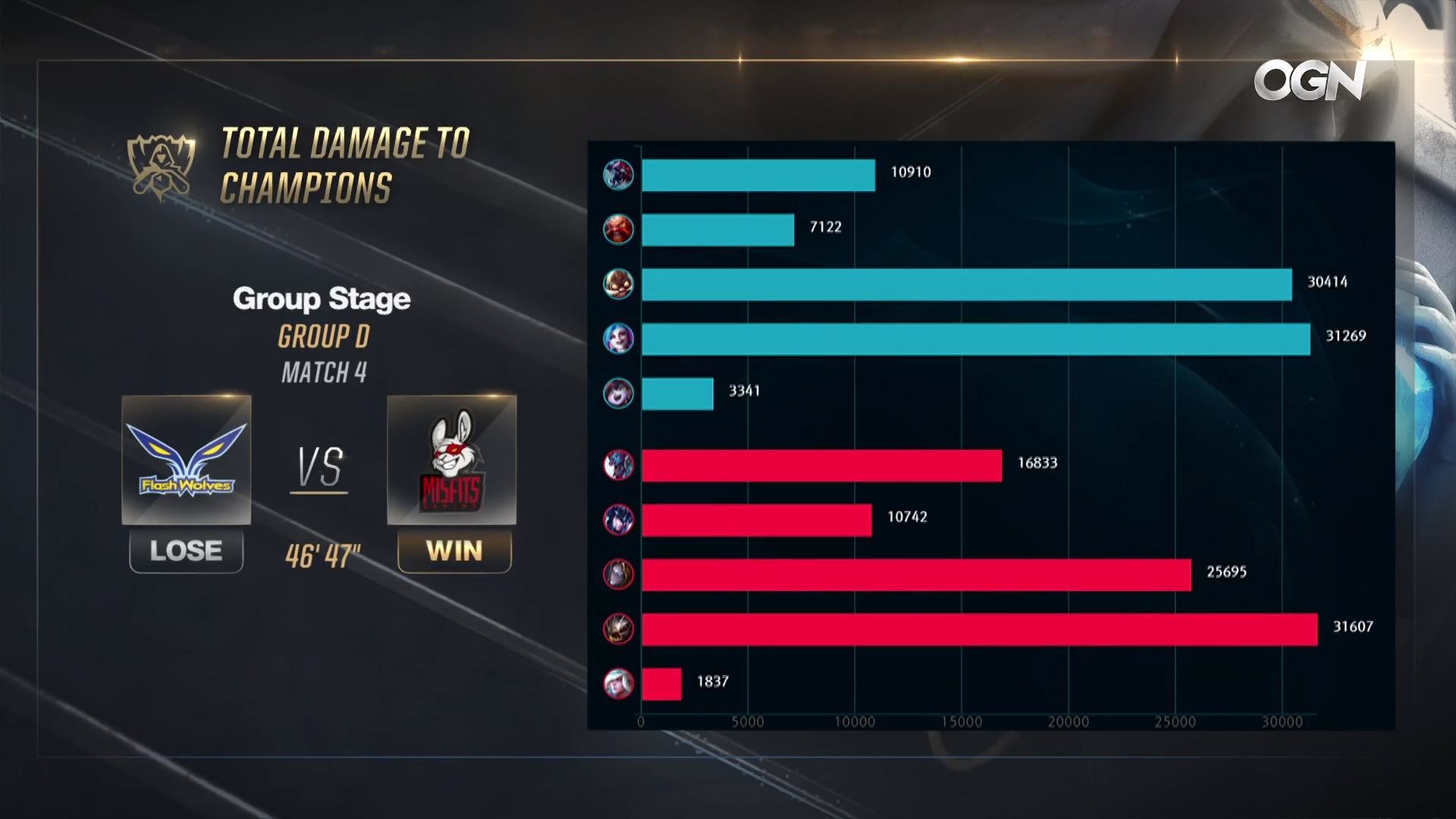Choose the champion portrait beside the 31607 bar
Viewport: 1456px width, 819px height.
[618, 629]
